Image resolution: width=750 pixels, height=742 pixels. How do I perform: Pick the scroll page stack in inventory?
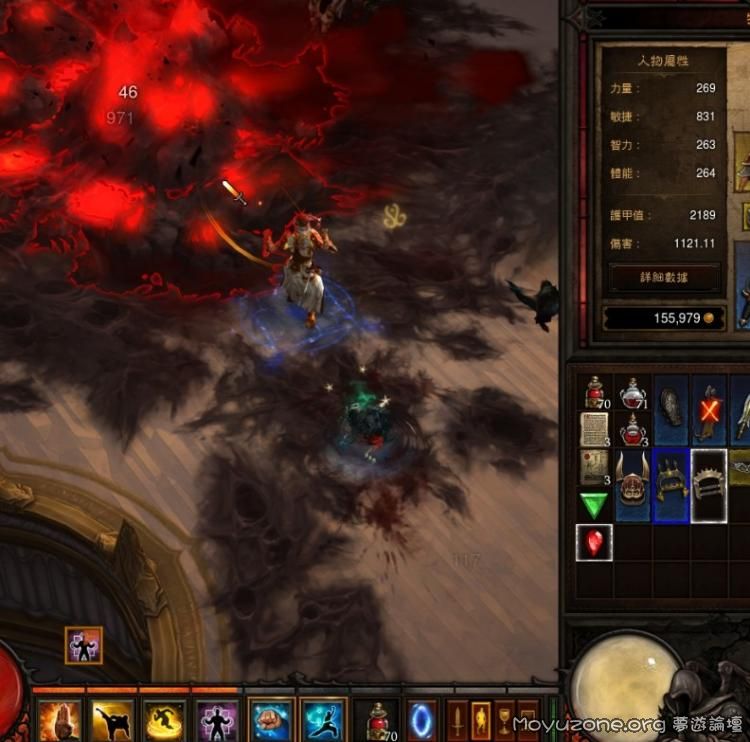[594, 429]
